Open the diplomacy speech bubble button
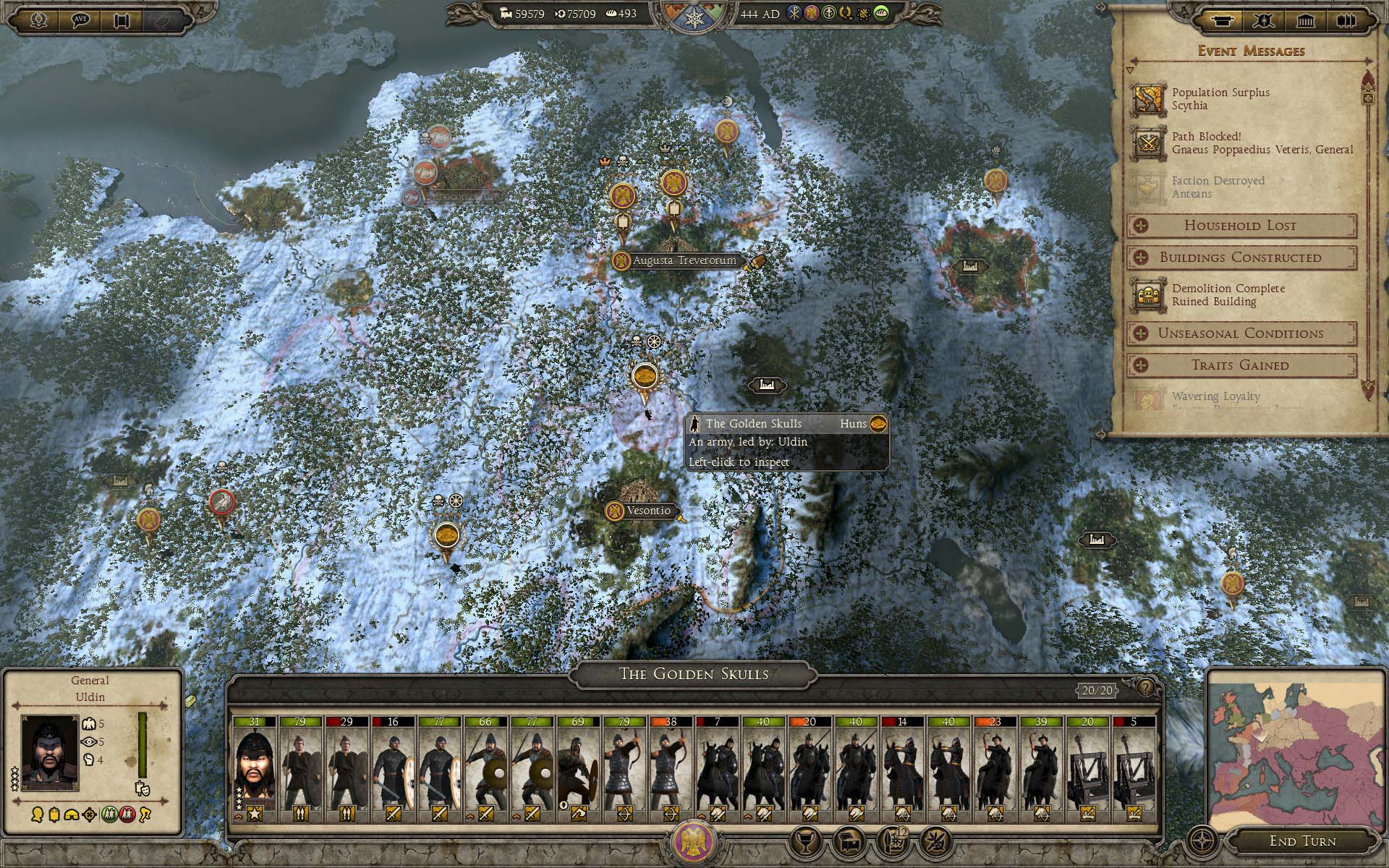This screenshot has height=868, width=1389. (x=81, y=20)
